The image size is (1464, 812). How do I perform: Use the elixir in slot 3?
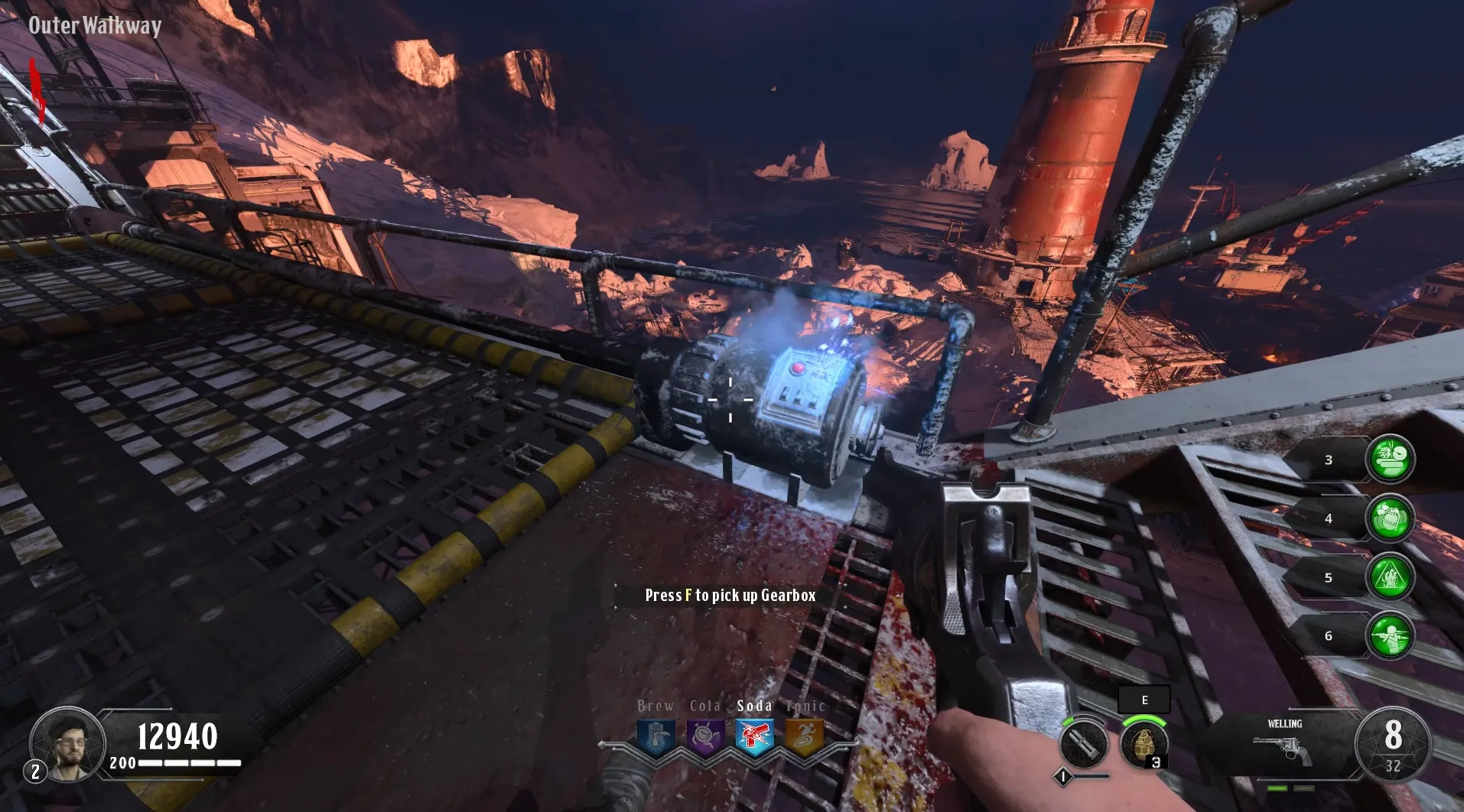pos(1390,459)
